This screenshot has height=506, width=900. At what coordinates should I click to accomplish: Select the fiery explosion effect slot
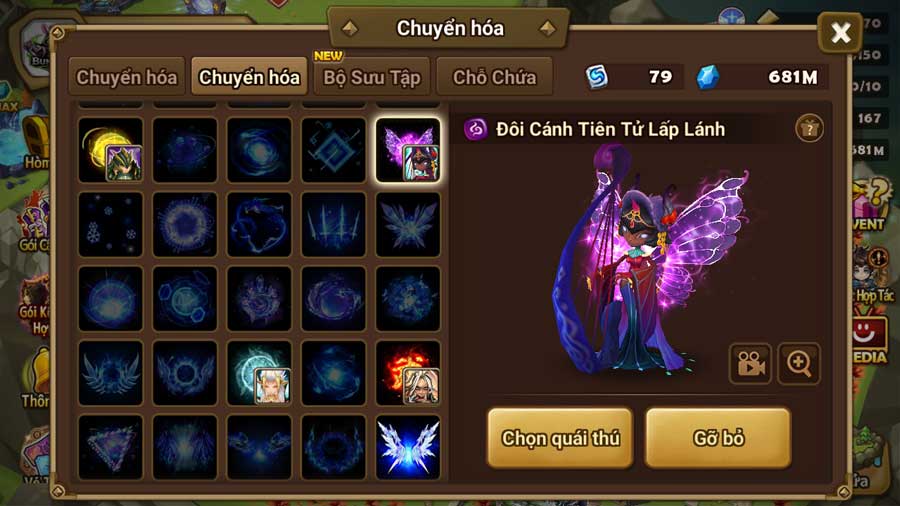point(408,372)
